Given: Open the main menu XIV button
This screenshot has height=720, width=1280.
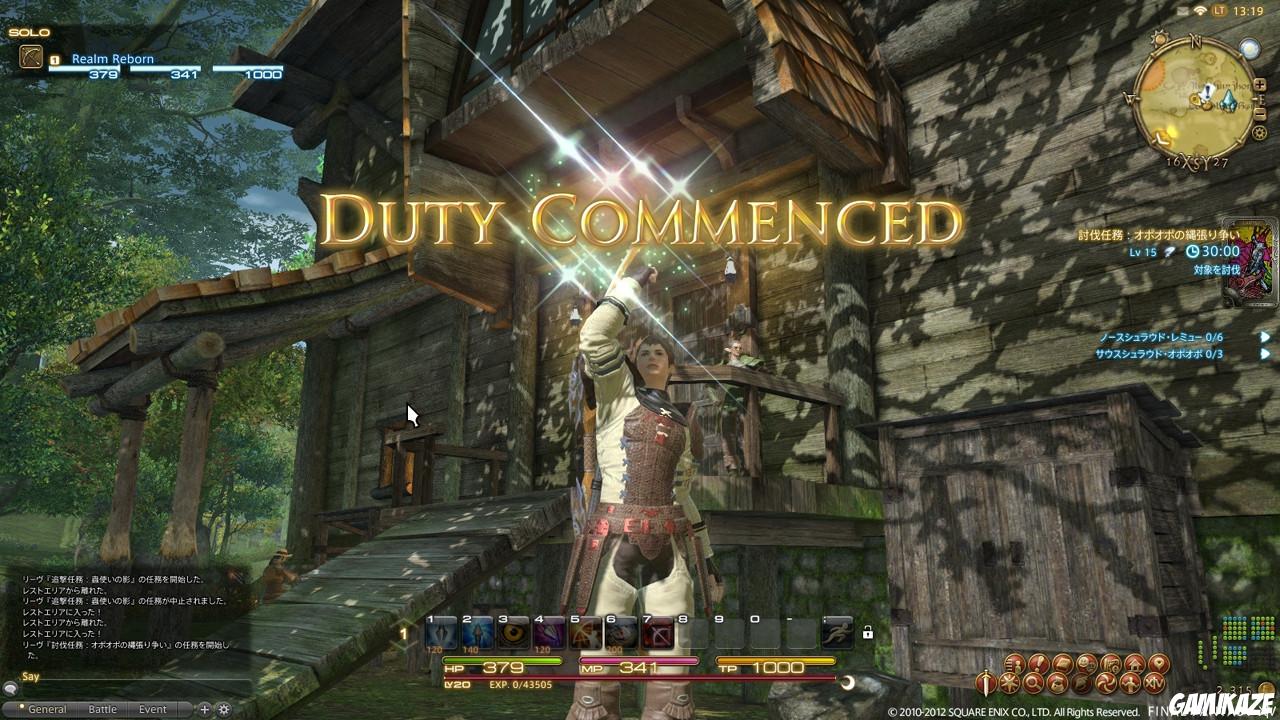Looking at the screenshot, I should click(x=1154, y=684).
